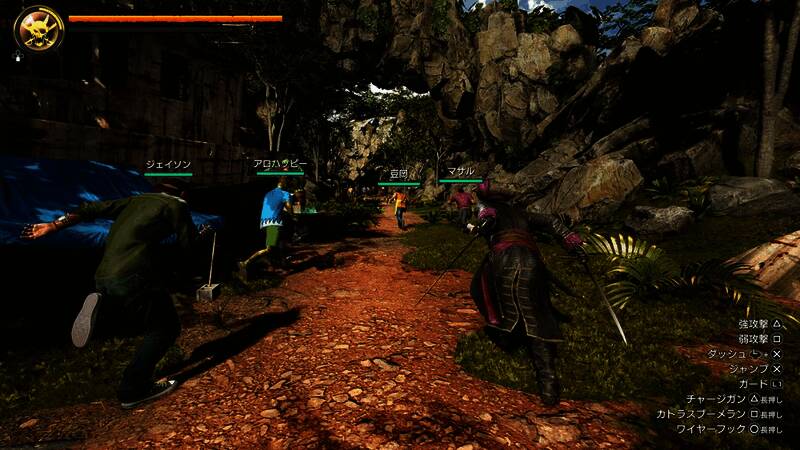
Task: Click the golden skull emblem icon
Action: 38,29
